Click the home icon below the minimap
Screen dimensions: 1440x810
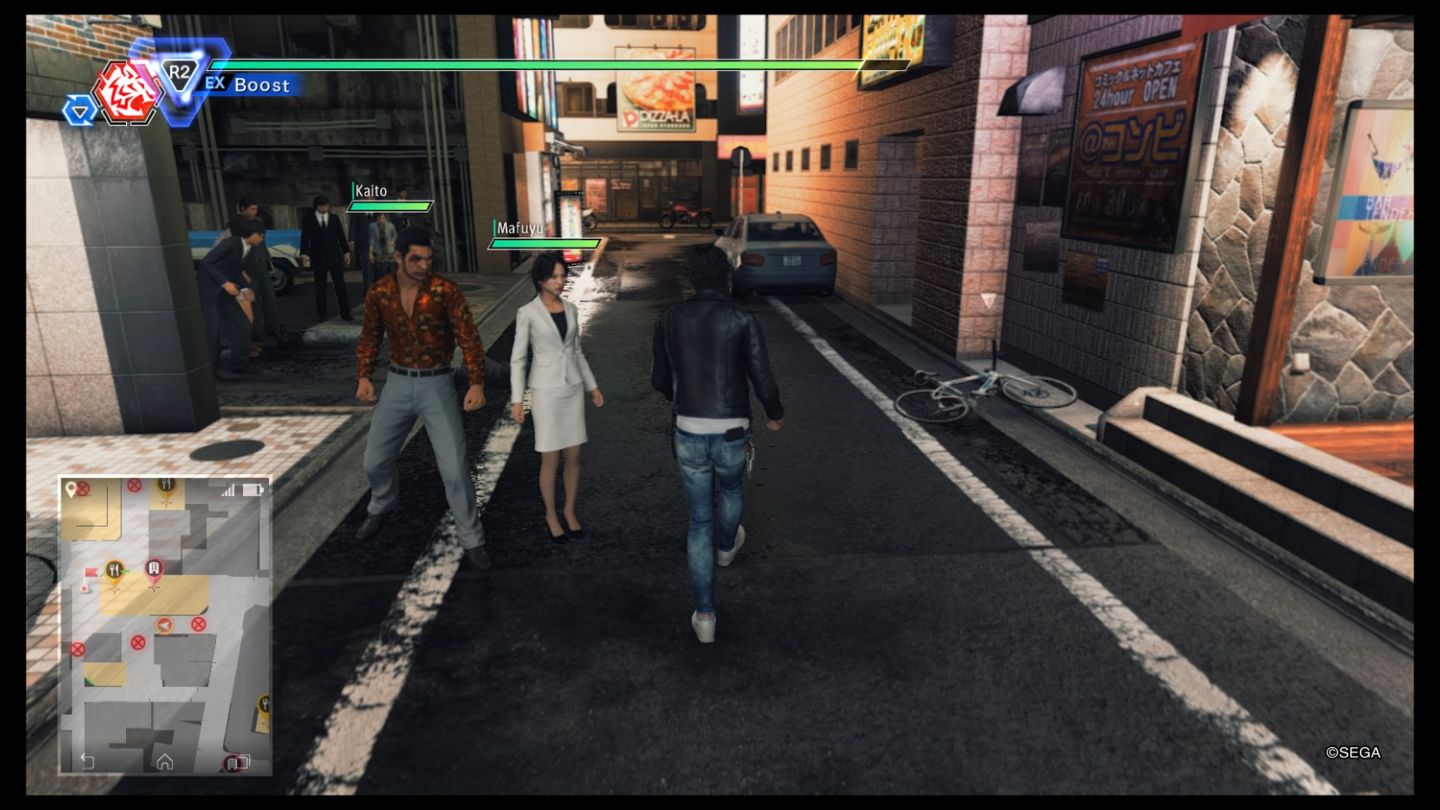(x=163, y=760)
